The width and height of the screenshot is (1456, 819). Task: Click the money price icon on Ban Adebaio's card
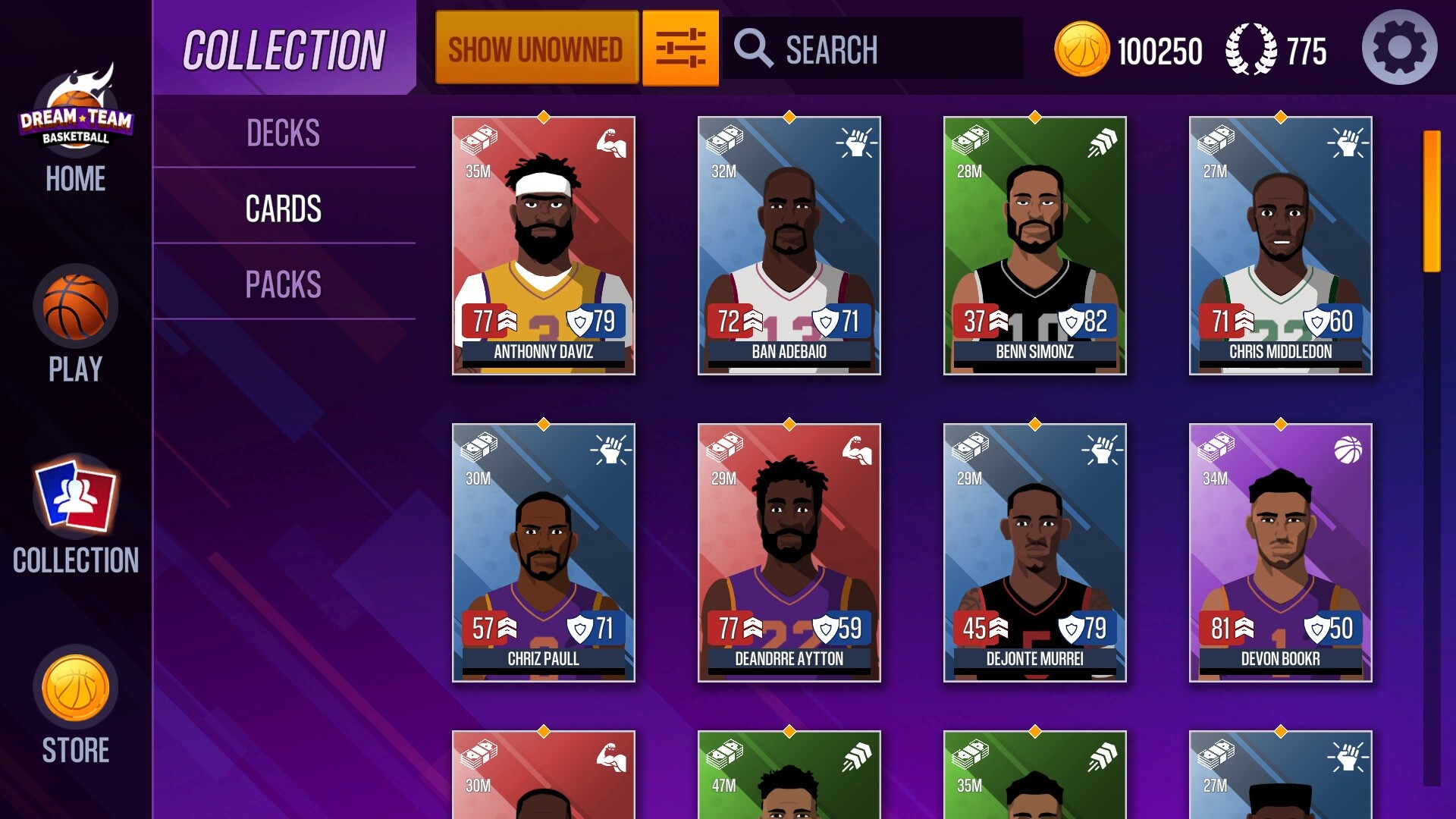click(724, 140)
